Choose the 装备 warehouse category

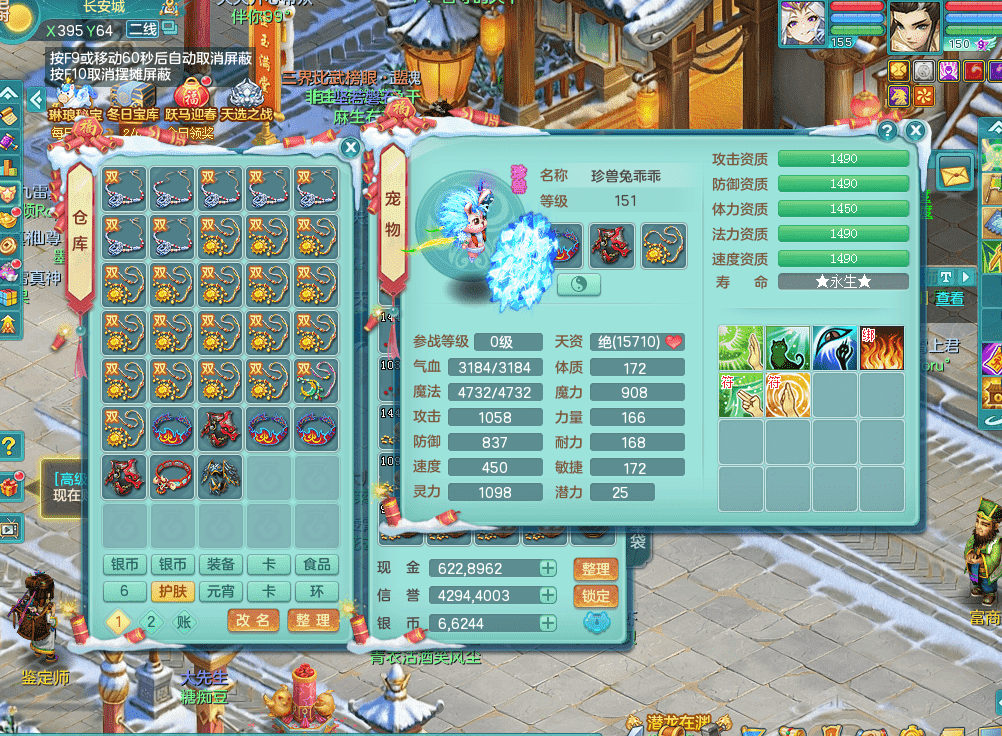[221, 565]
